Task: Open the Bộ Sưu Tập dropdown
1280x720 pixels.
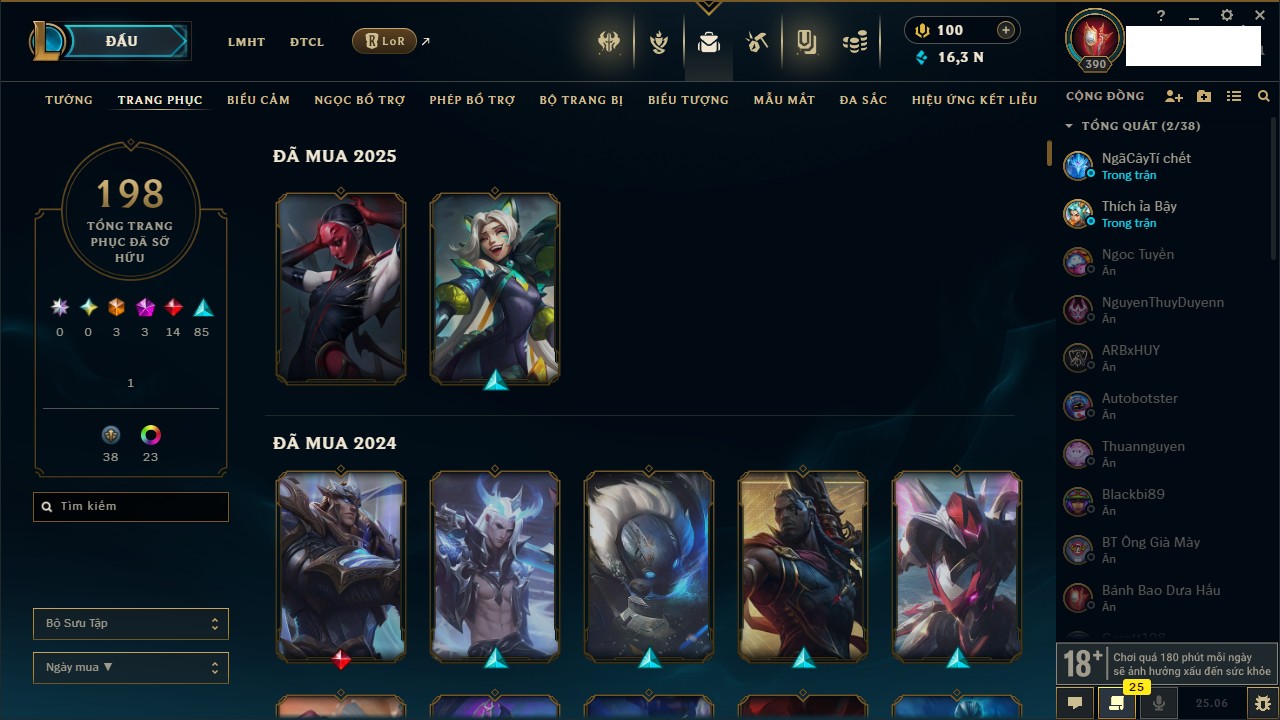Action: click(x=130, y=624)
